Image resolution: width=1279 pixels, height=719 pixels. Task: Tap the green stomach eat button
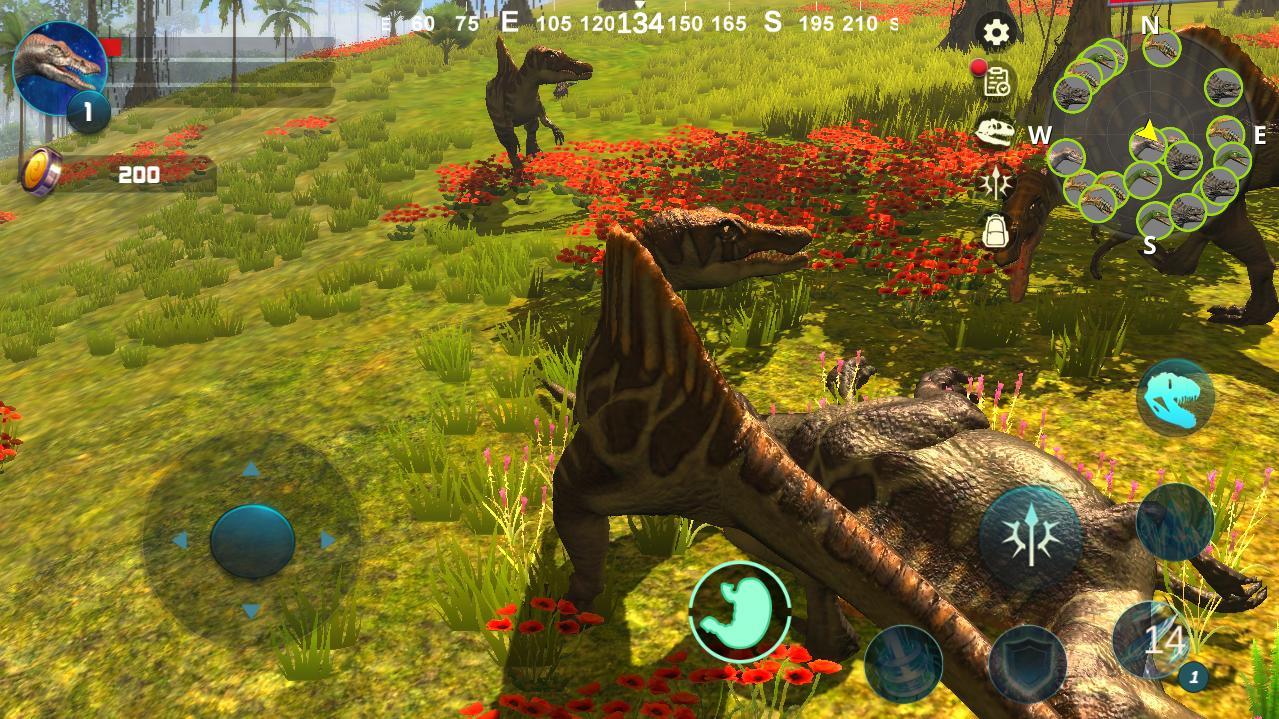(x=740, y=611)
